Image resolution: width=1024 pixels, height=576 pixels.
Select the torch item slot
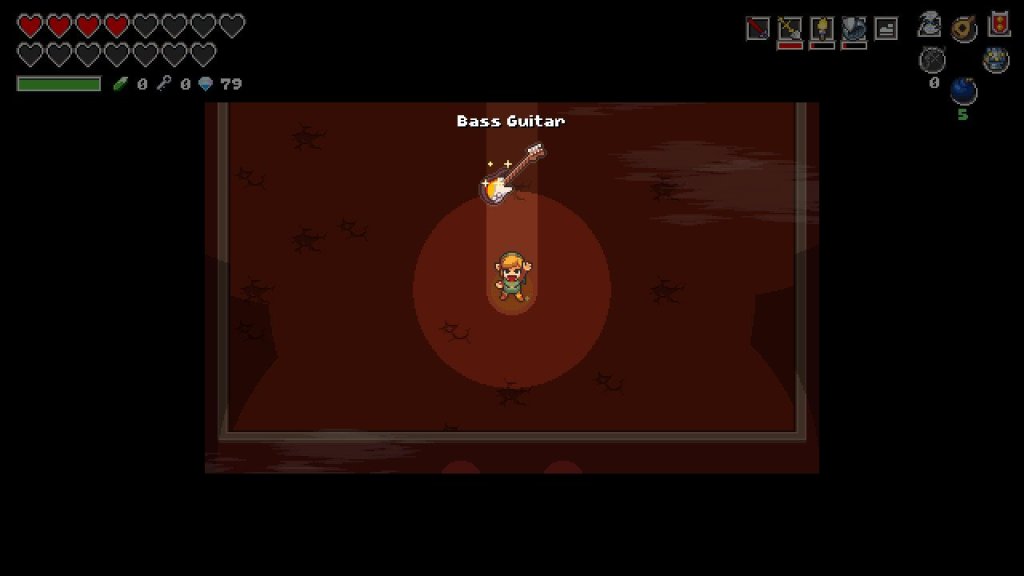pyautogui.click(x=822, y=29)
